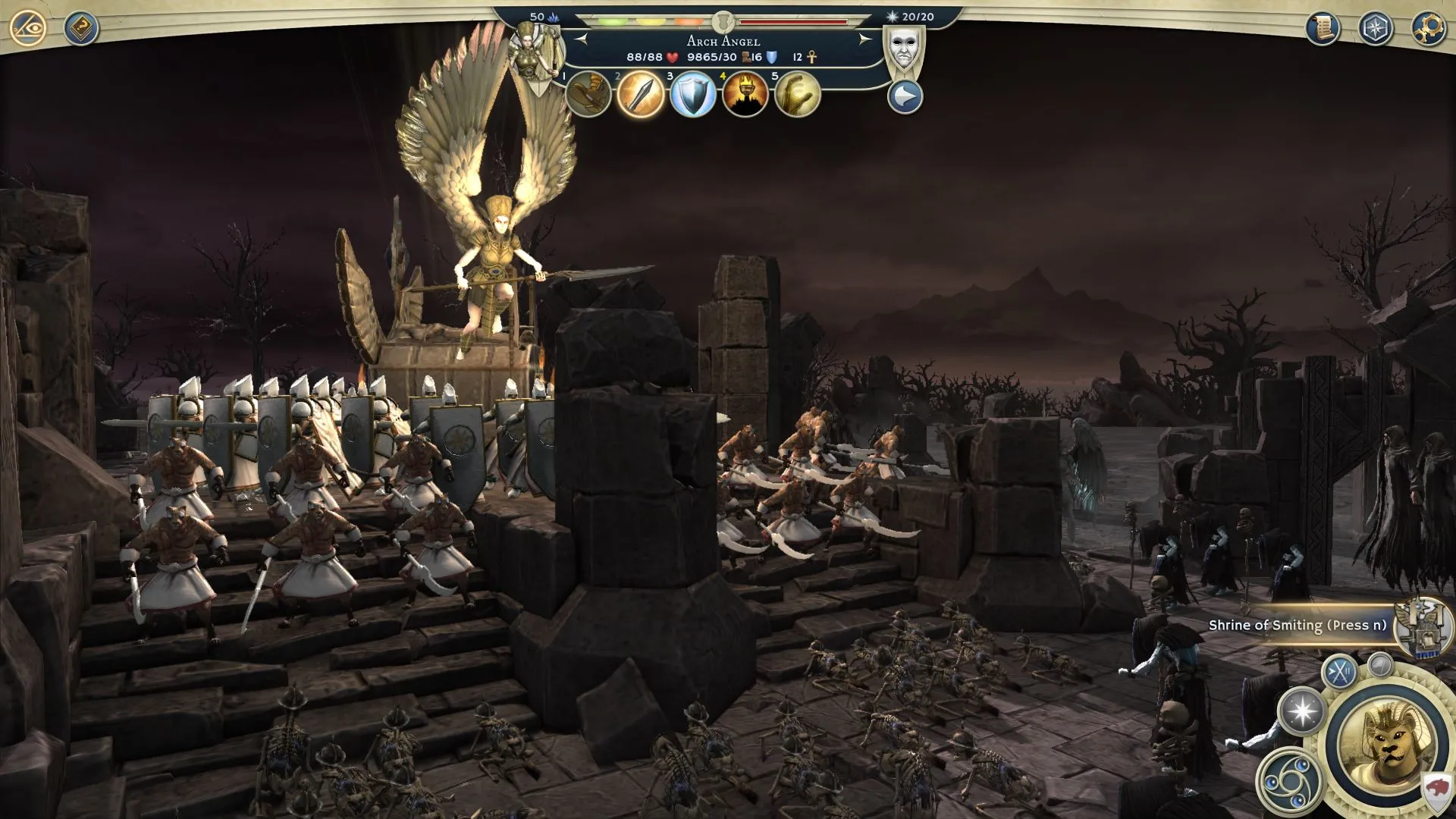Open the white star spell button
This screenshot has width=1456, height=819.
click(1302, 712)
